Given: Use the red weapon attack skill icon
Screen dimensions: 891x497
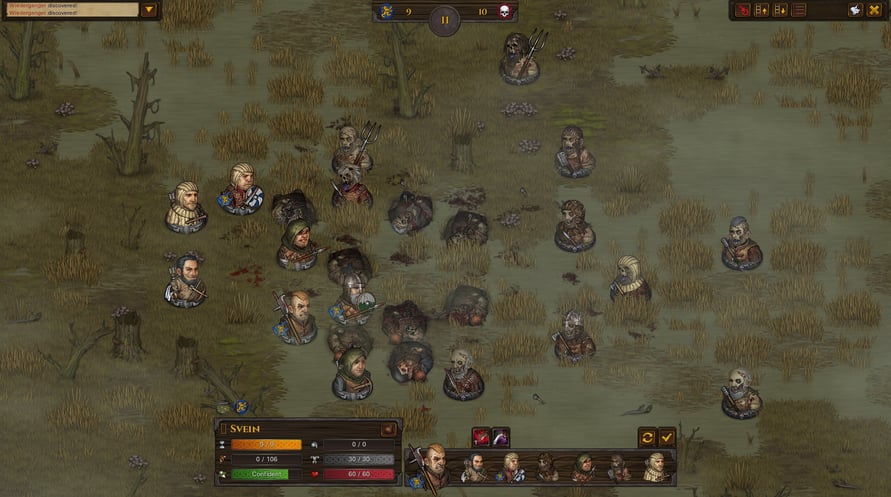Looking at the screenshot, I should pos(481,437).
